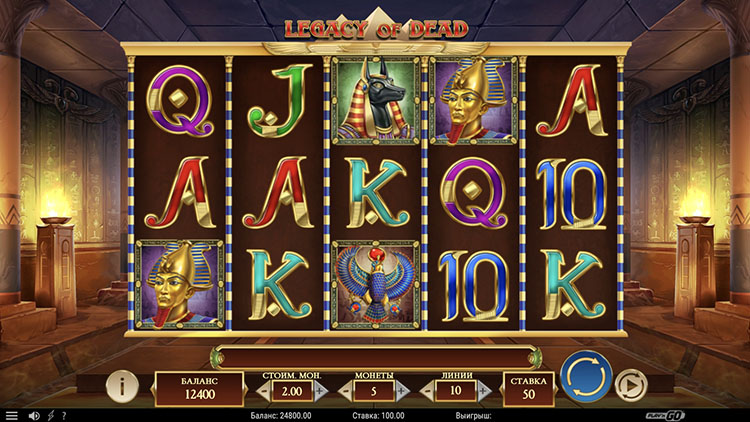Decrease the number of coins (Монеты)
Viewport: 750px width, 422px height.
click(346, 391)
